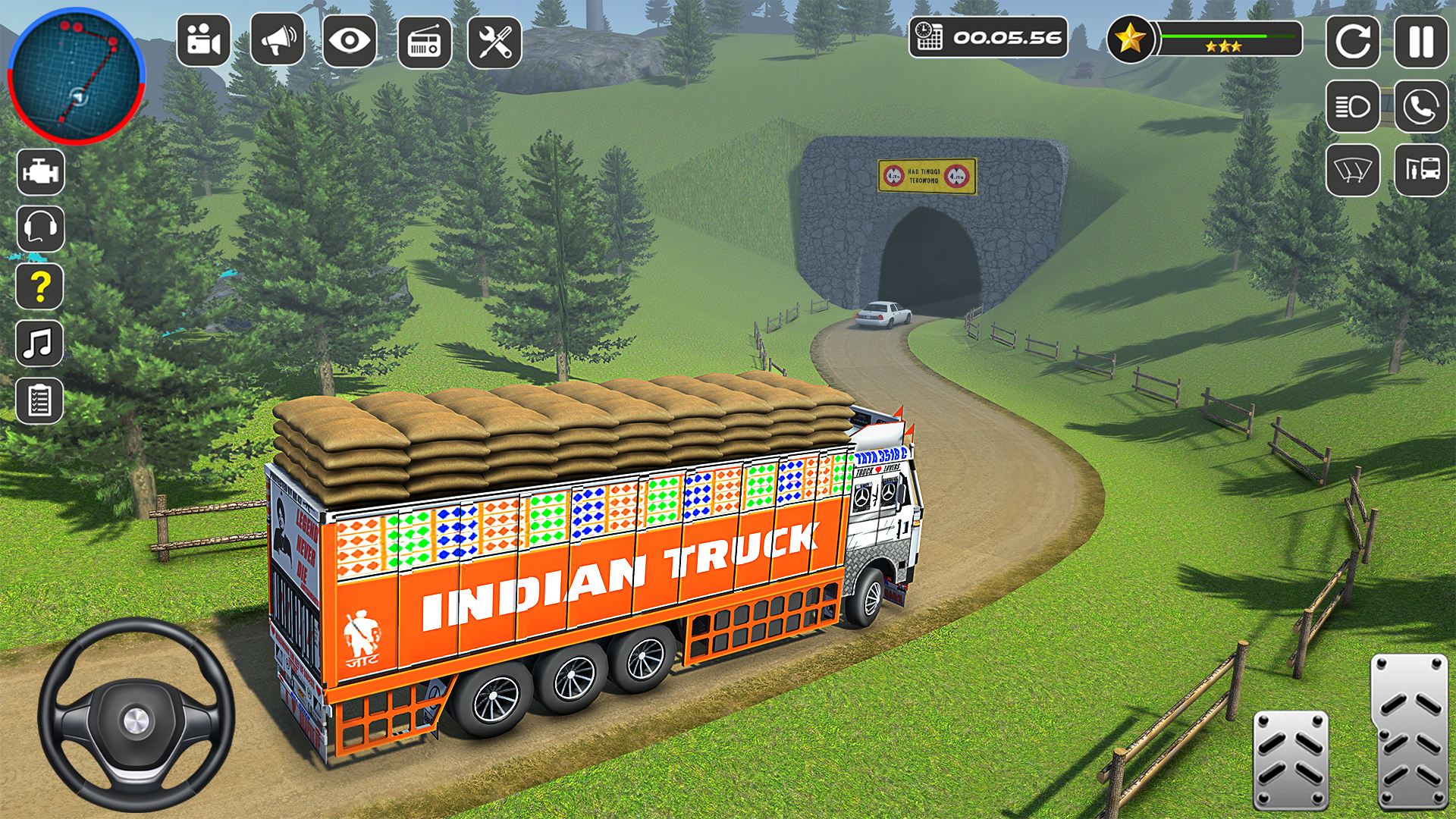Open the minimap view
This screenshot has width=1456, height=819.
76,76
